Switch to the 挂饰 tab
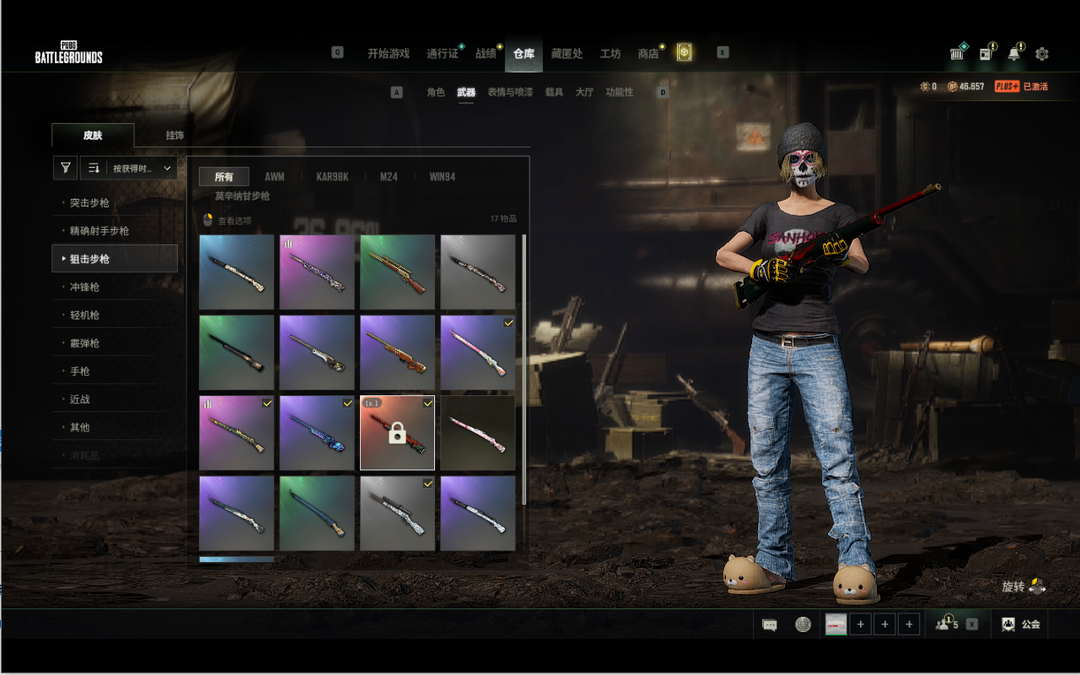The height and width of the screenshot is (675, 1080). (175, 135)
